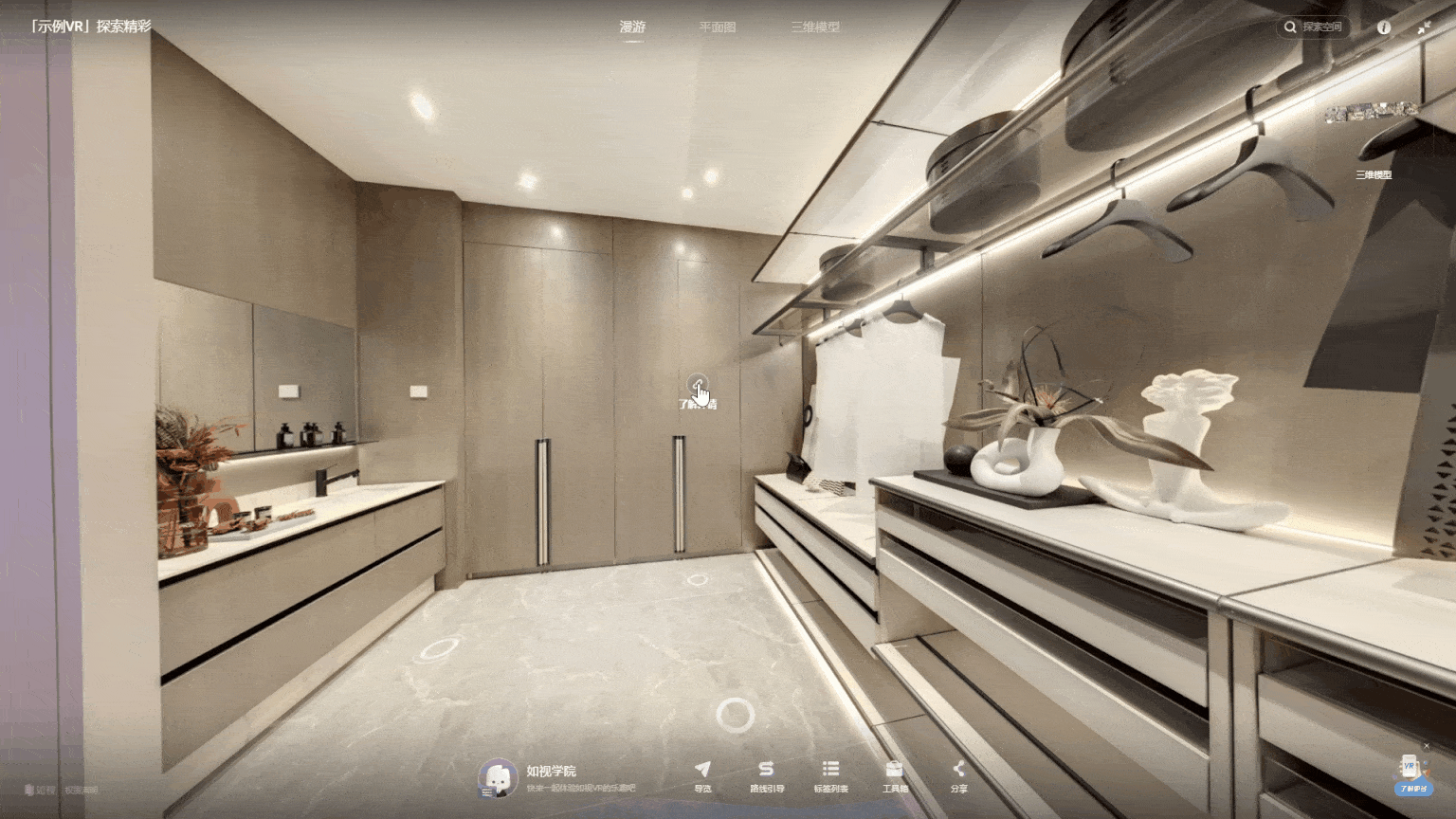Screen dimensions: 1456x819
Task: Click the fullscreen collapse icon top right
Action: coord(1425,27)
